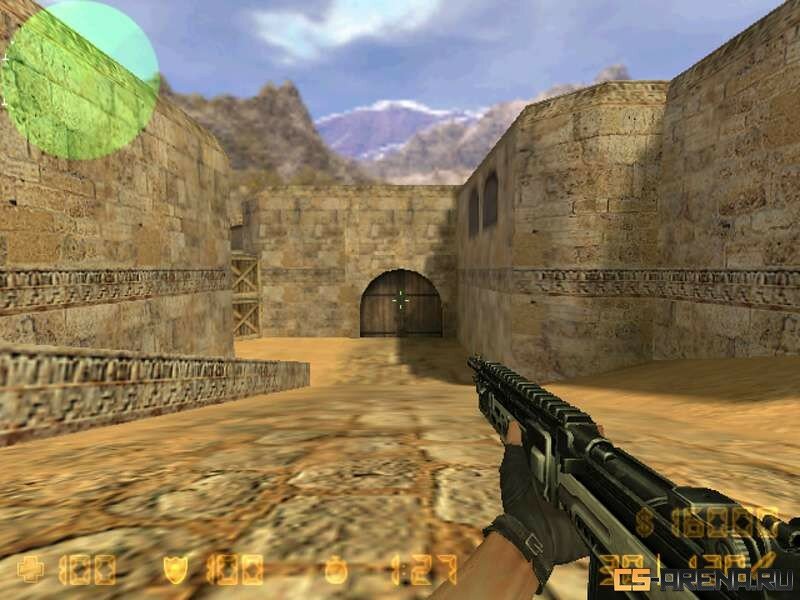The height and width of the screenshot is (600, 800).
Task: Click the cs-arena.ru watermark logo
Action: click(704, 579)
